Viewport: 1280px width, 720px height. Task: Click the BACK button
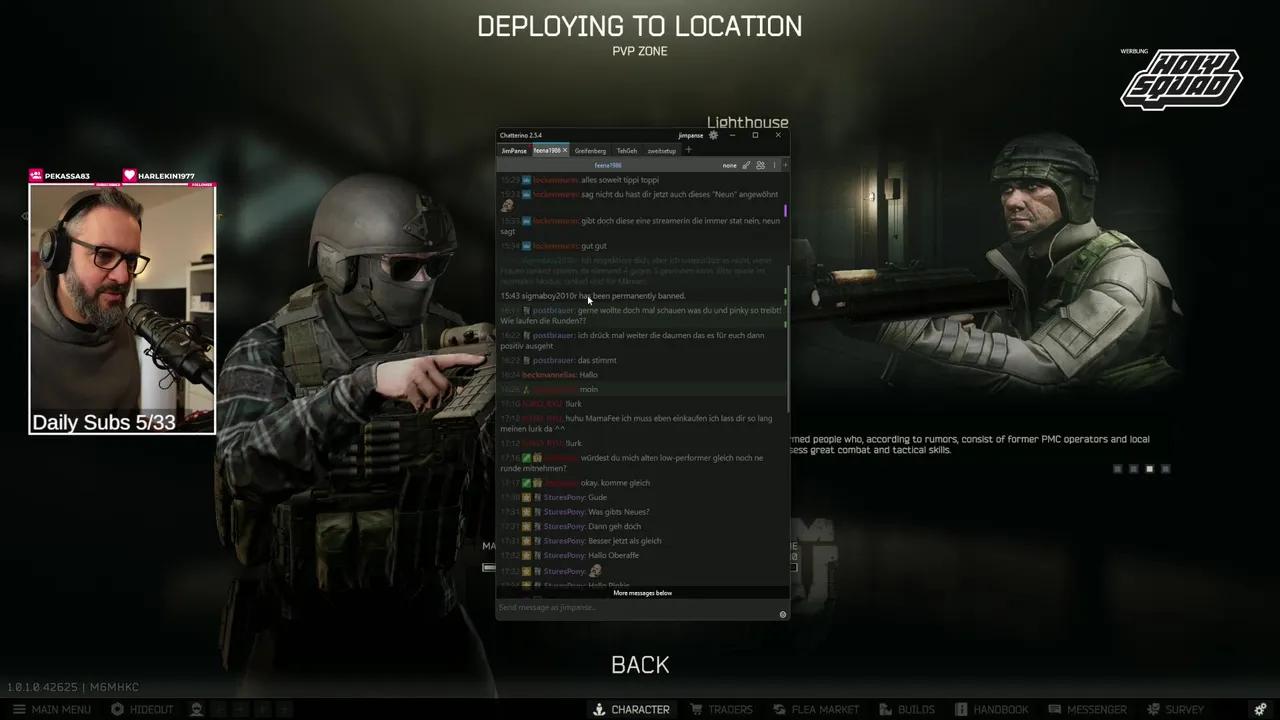click(x=640, y=664)
